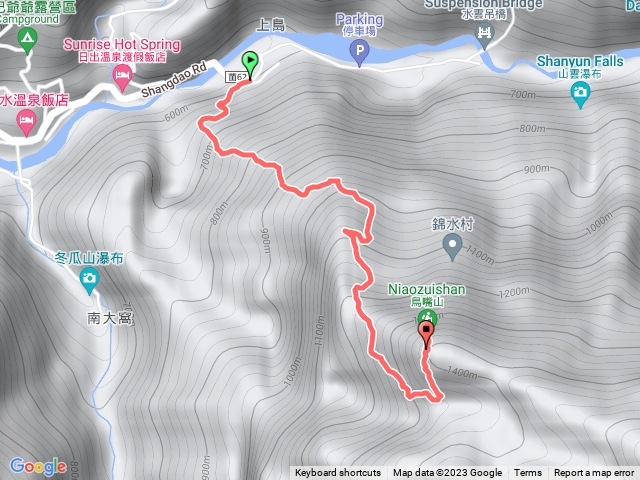
Task: Click the Shanyun Falls camera marker
Action: pos(580,94)
